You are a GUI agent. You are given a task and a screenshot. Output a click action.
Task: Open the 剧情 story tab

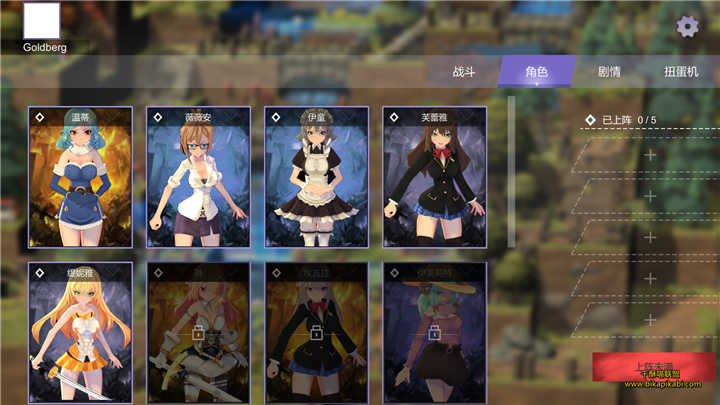[x=610, y=72]
